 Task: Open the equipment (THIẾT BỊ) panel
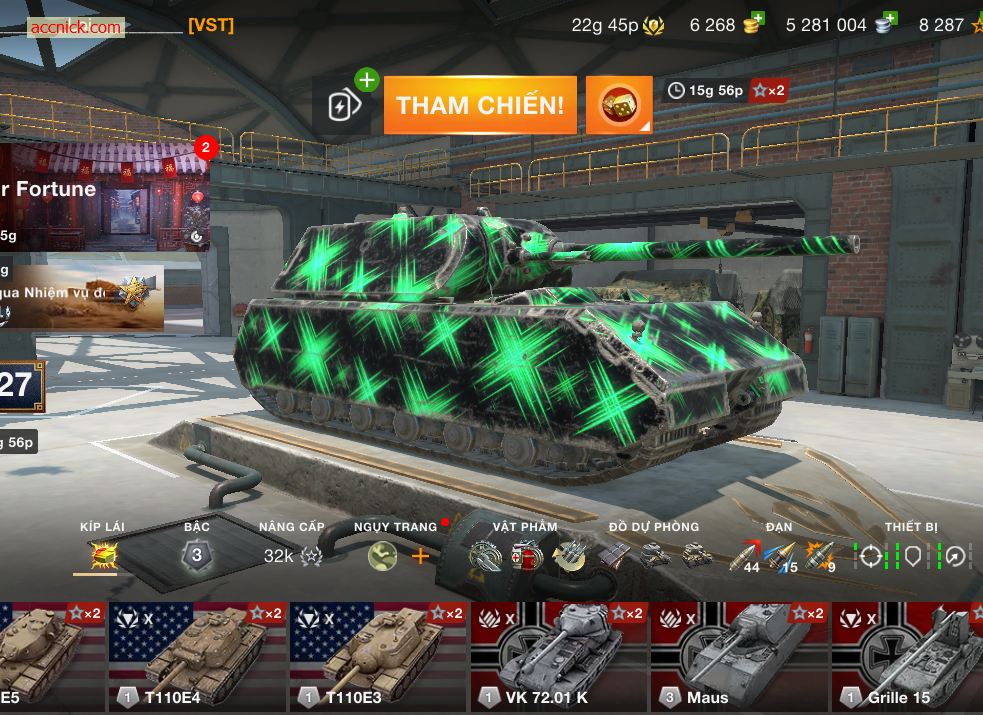pos(911,556)
